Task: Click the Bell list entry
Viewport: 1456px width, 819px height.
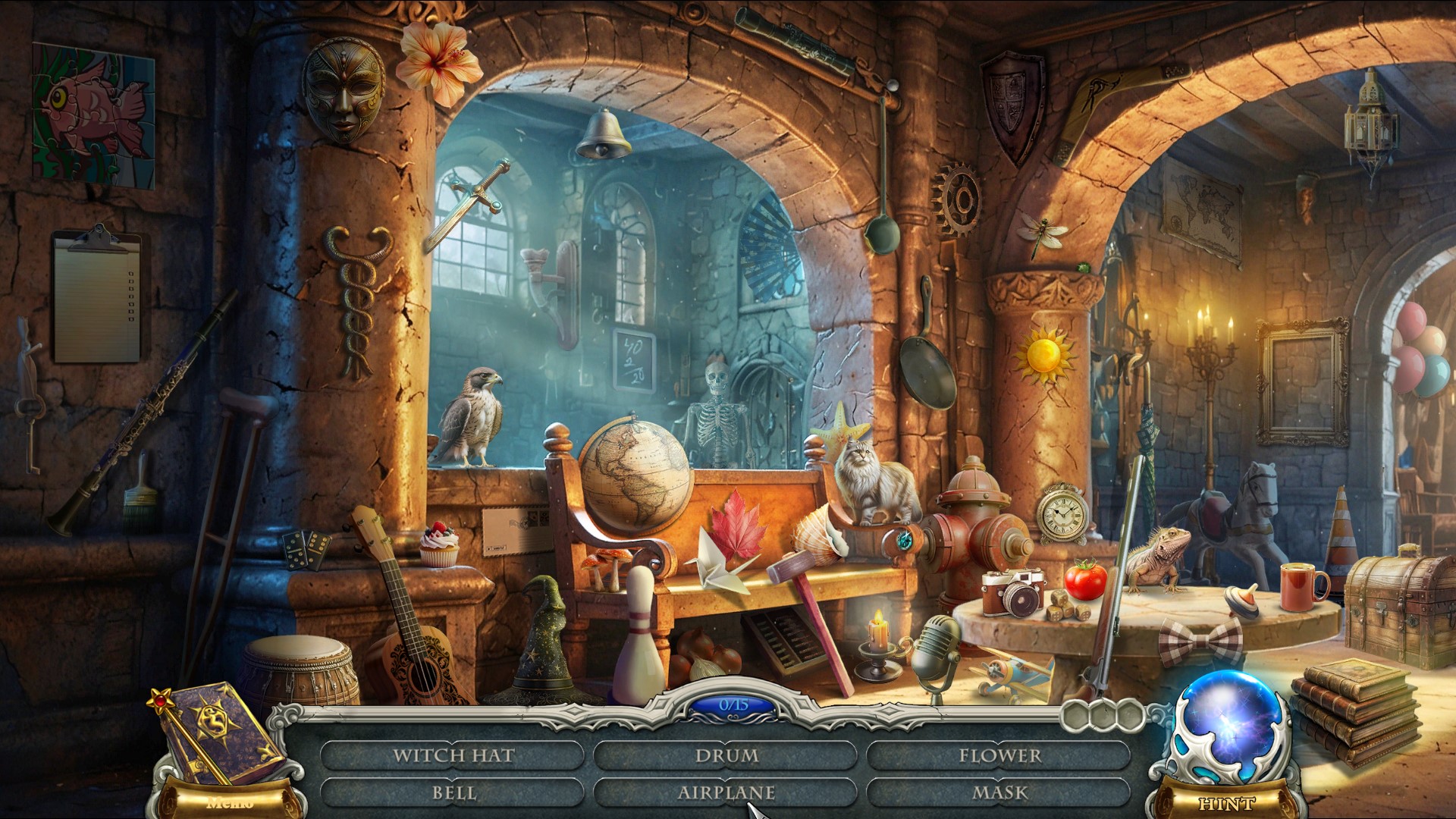Action: point(453,792)
